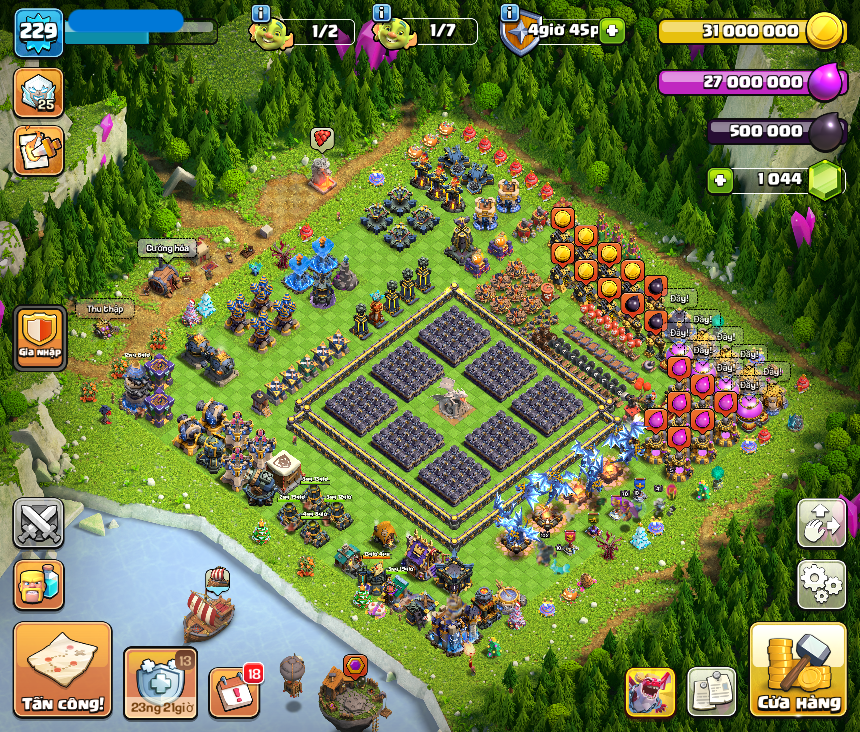Open the crossed swords battle log
860x732 pixels.
pyautogui.click(x=38, y=523)
